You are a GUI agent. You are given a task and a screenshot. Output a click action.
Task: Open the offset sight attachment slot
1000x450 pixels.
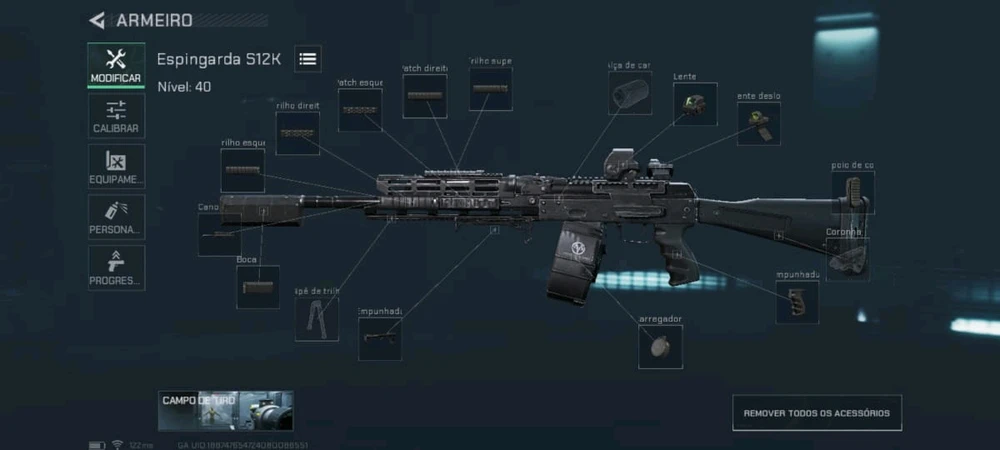tap(758, 122)
